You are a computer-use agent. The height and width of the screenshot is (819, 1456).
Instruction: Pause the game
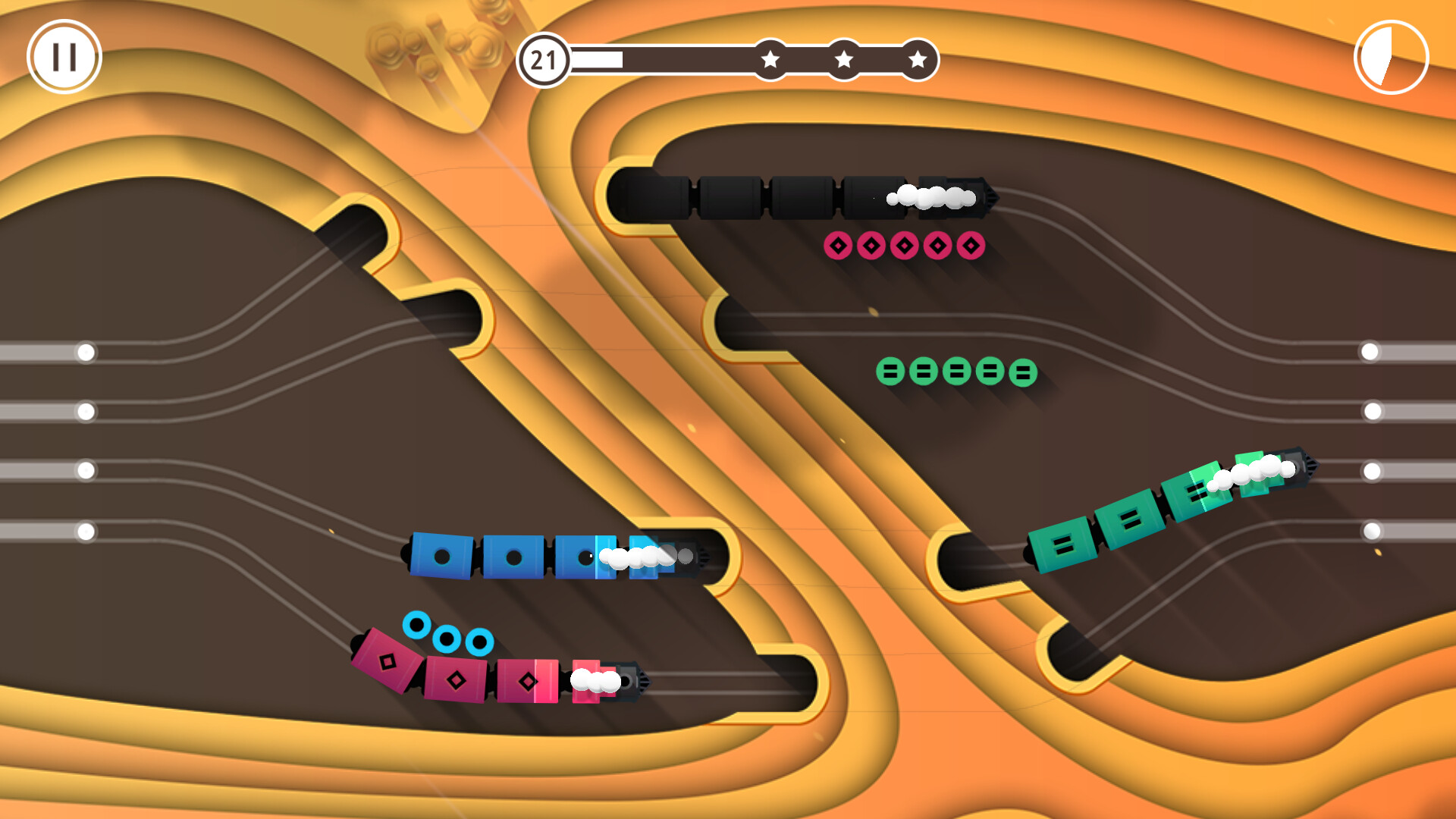(x=64, y=57)
